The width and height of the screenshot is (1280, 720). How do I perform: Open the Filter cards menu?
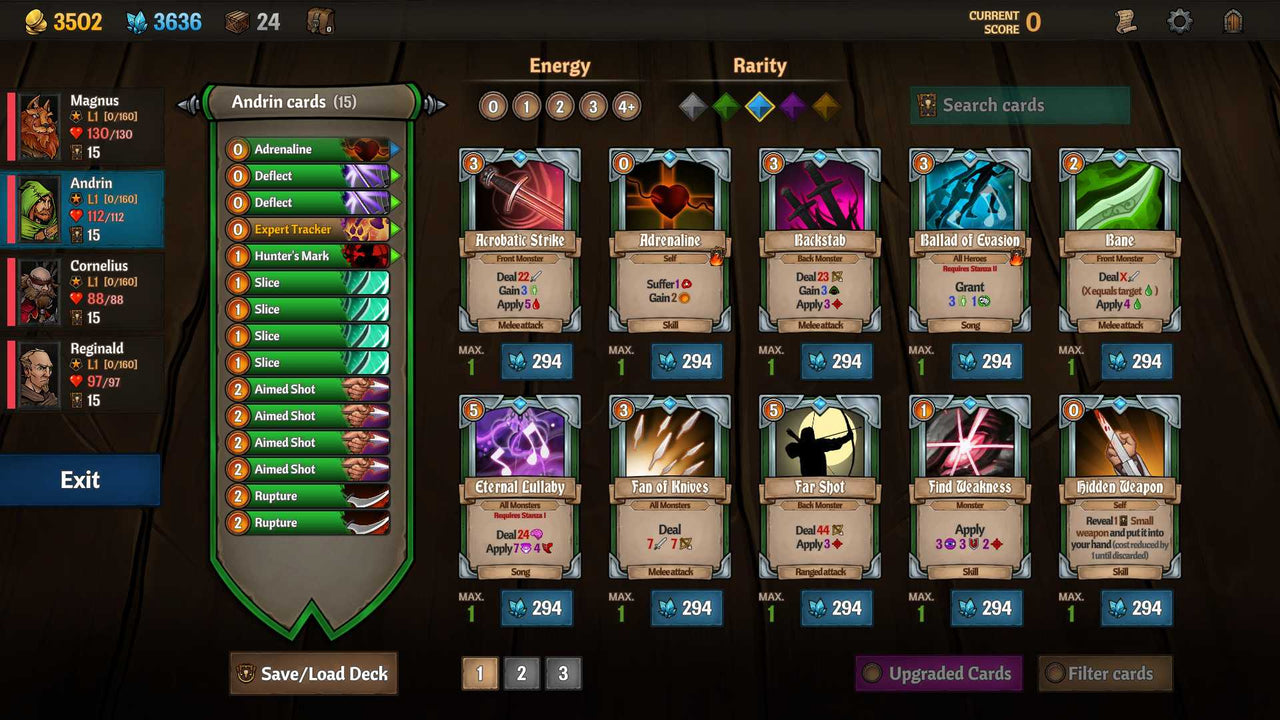pos(1105,673)
